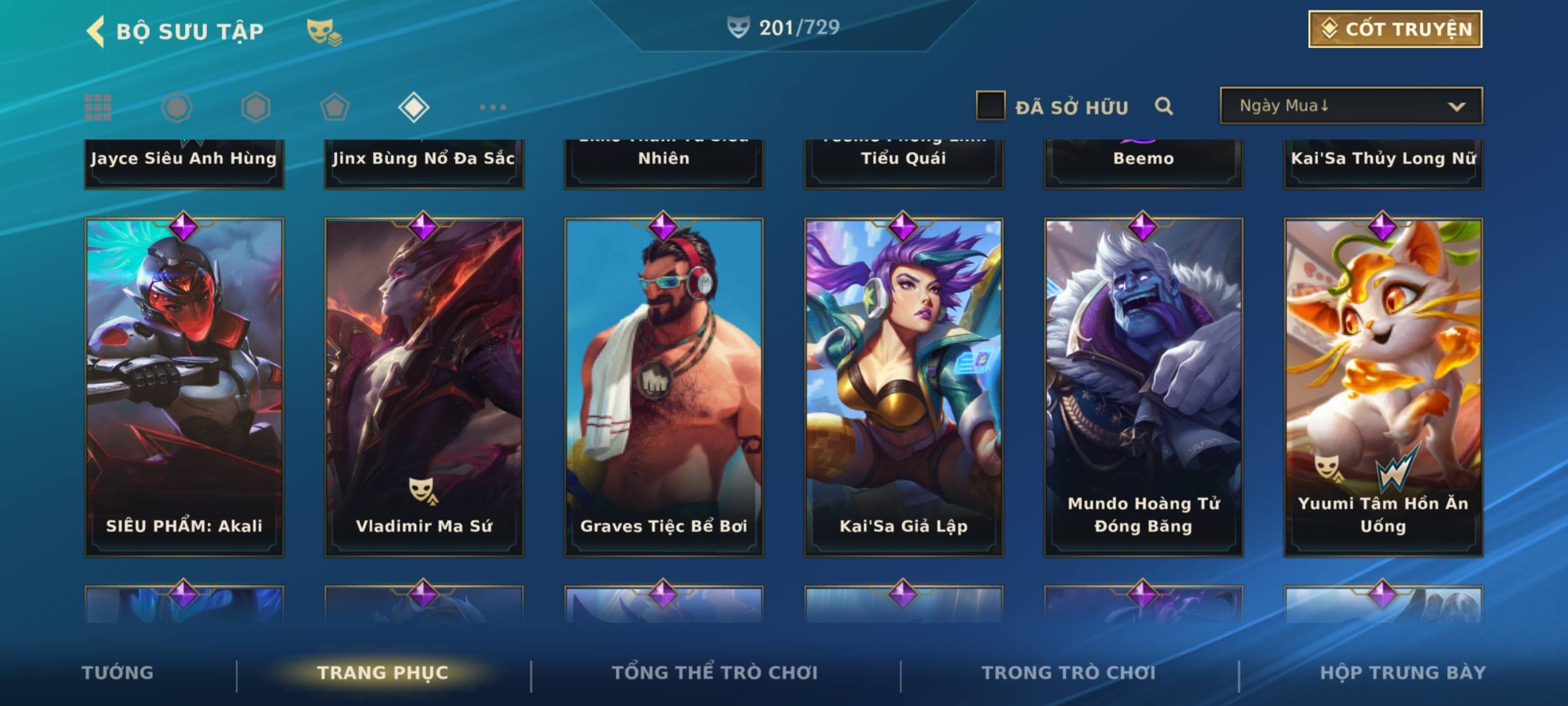This screenshot has width=1568, height=706.
Task: Click the gold mask and coins icon
Action: [x=324, y=31]
